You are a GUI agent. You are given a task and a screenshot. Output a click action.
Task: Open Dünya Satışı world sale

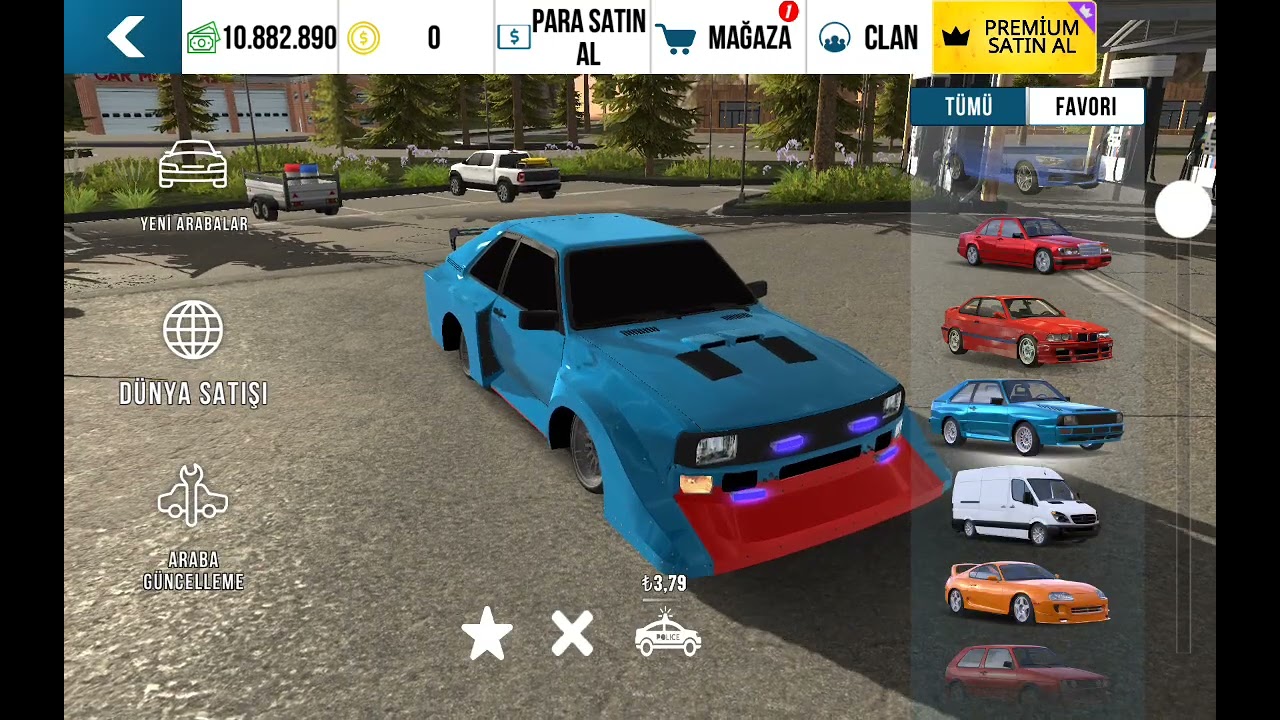(193, 353)
